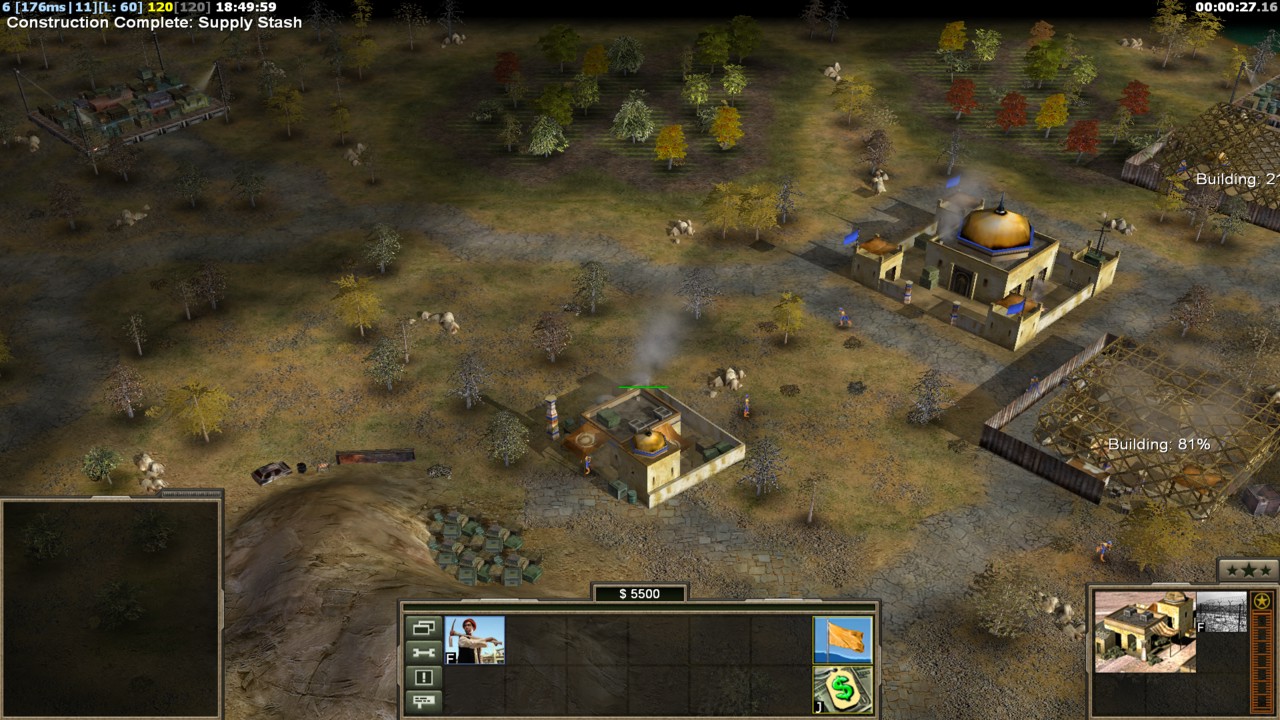Click the exclamation mark button
Viewport: 1280px width, 720px height.
pos(423,677)
